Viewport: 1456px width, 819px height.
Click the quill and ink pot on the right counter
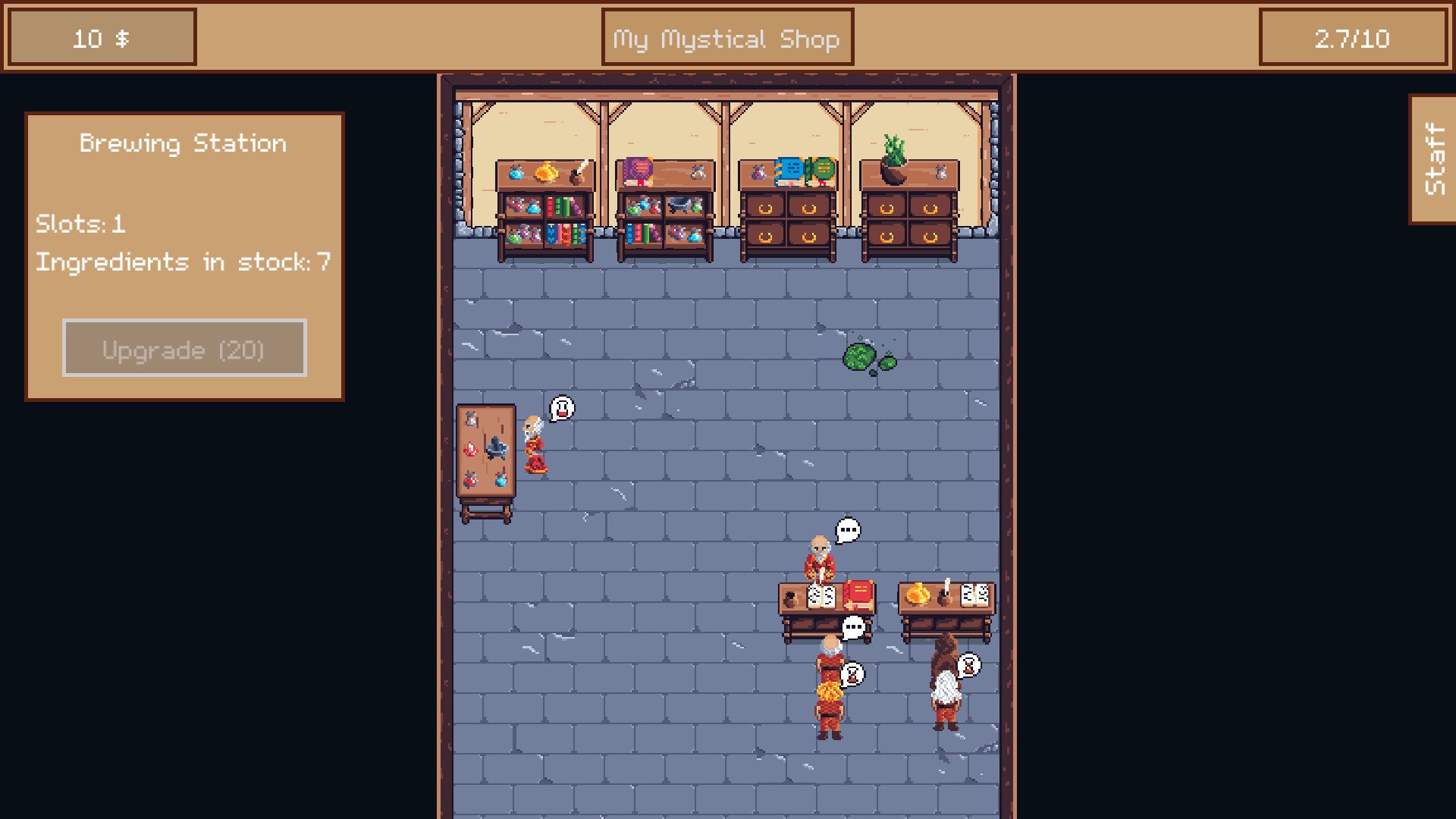945,593
